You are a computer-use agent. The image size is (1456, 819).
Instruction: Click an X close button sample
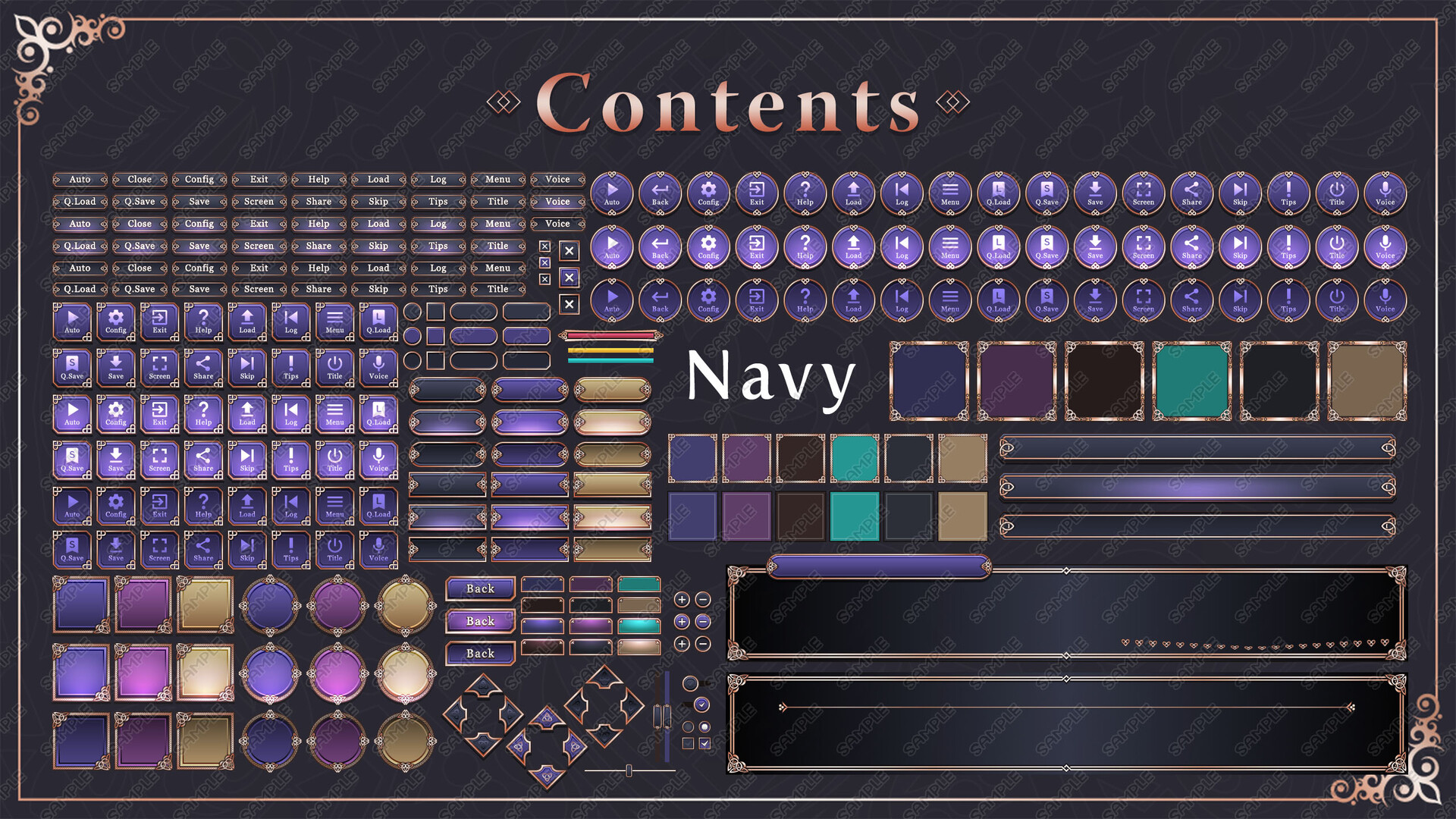(x=568, y=252)
